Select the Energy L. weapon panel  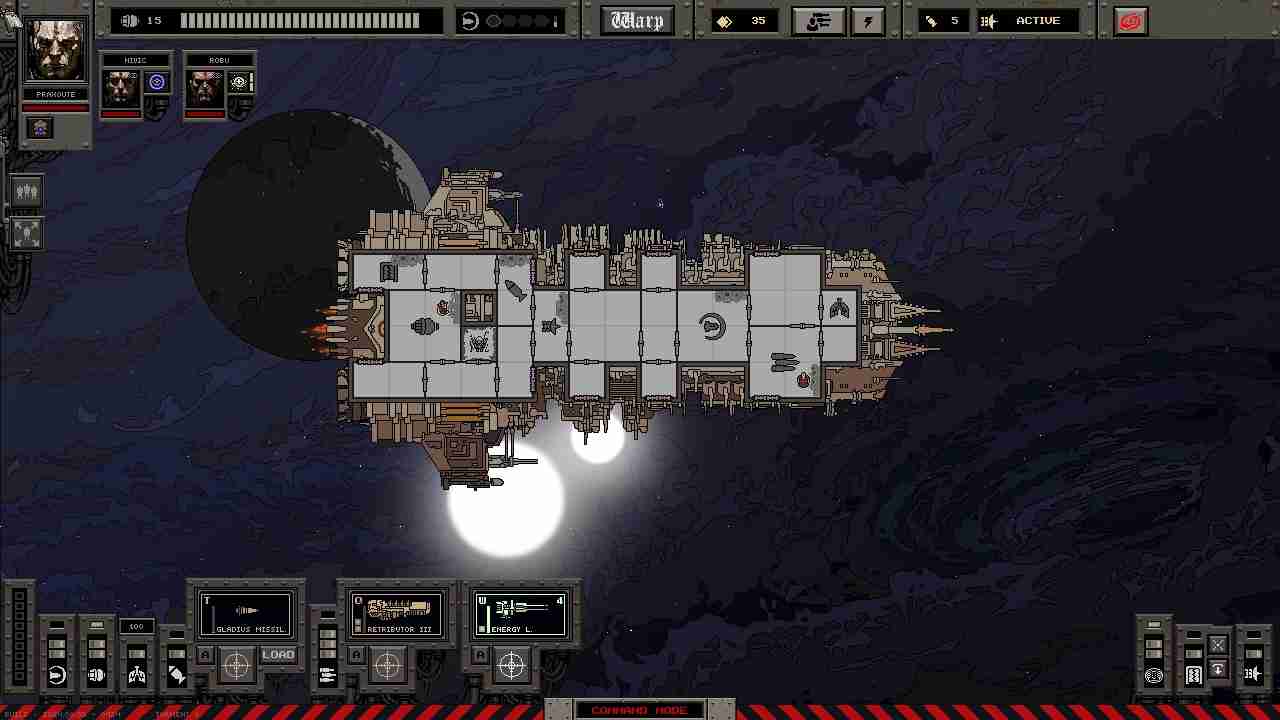(521, 613)
